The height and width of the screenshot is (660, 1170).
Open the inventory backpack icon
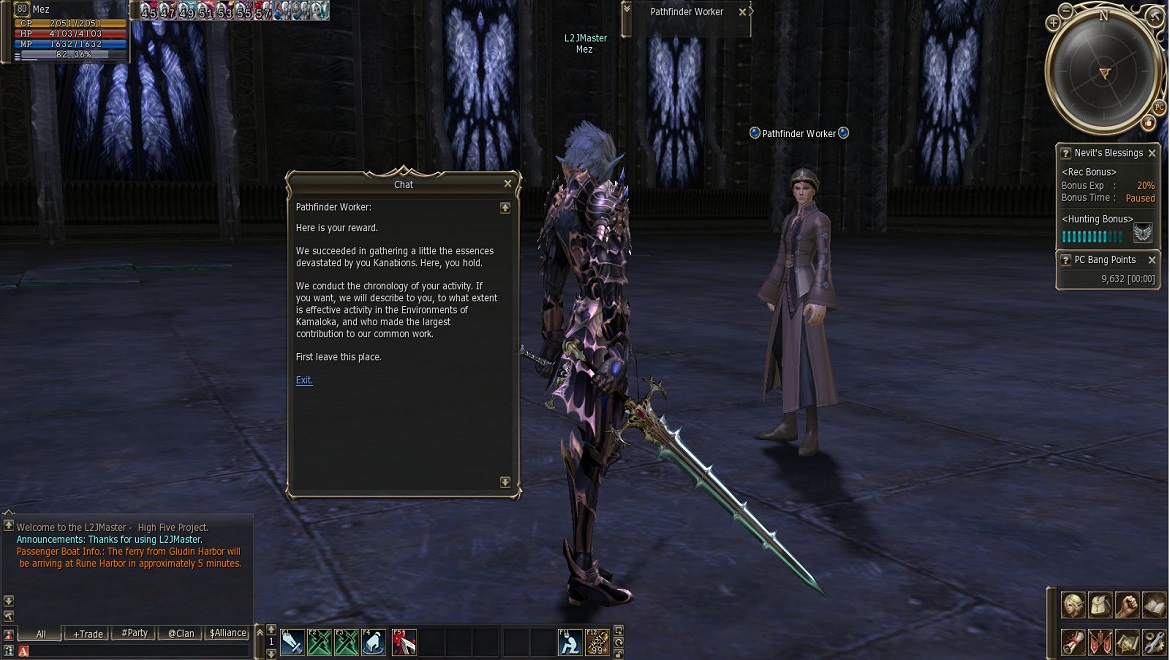click(x=1100, y=606)
